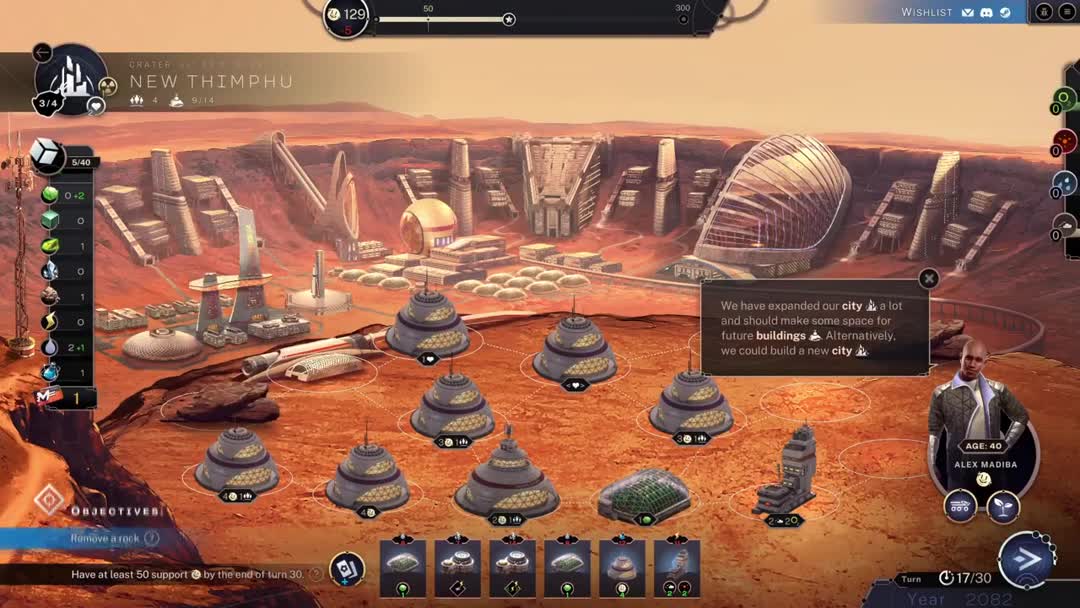The image size is (1080, 608).
Task: Open the white cube storage icon
Action: pyautogui.click(x=47, y=155)
